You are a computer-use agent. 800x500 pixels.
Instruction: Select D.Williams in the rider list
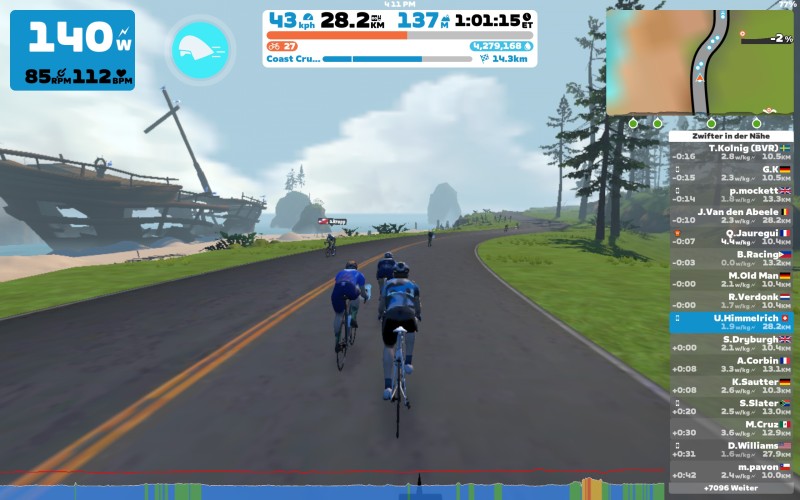coord(731,450)
